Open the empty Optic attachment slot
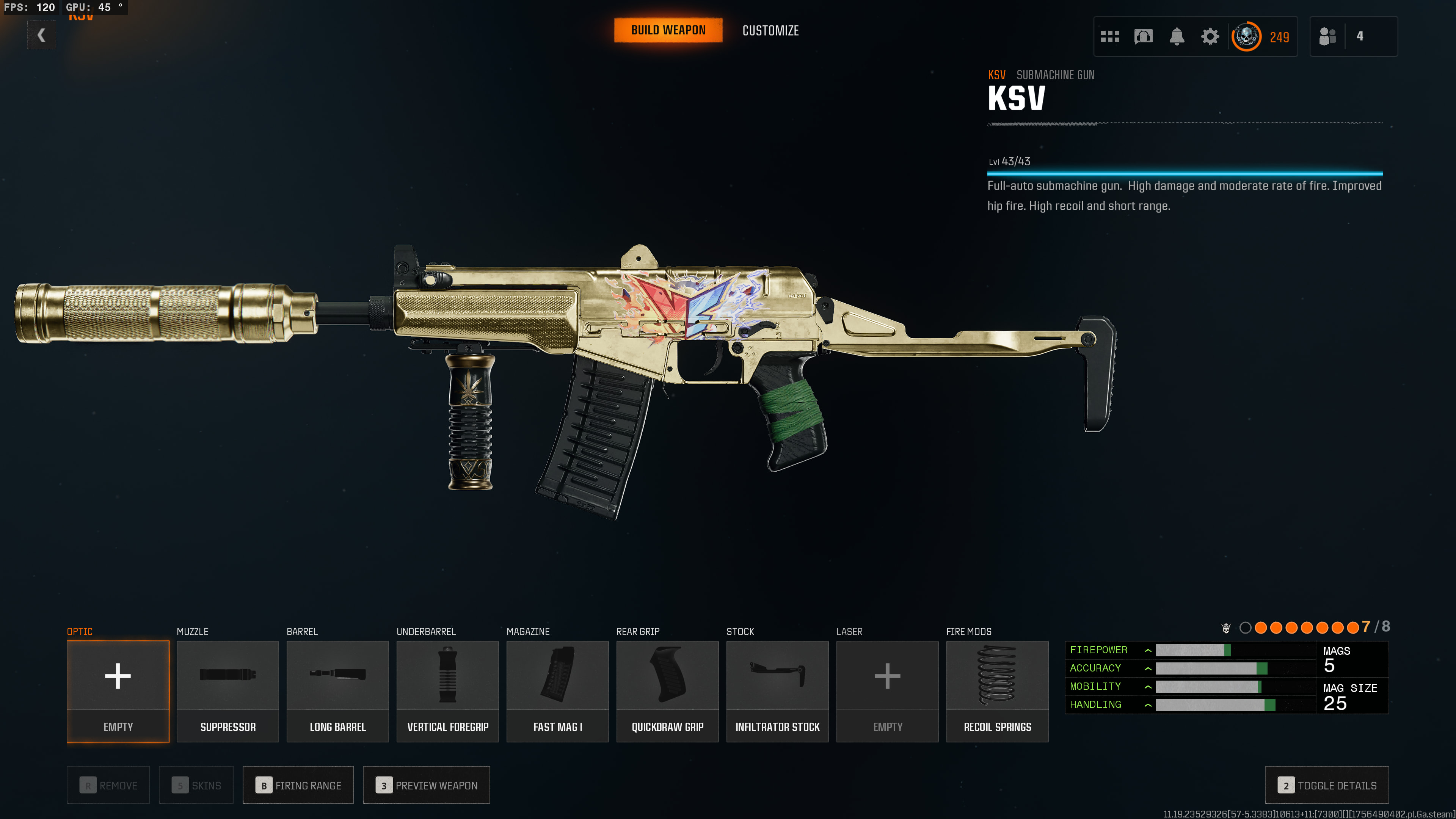 [x=118, y=690]
